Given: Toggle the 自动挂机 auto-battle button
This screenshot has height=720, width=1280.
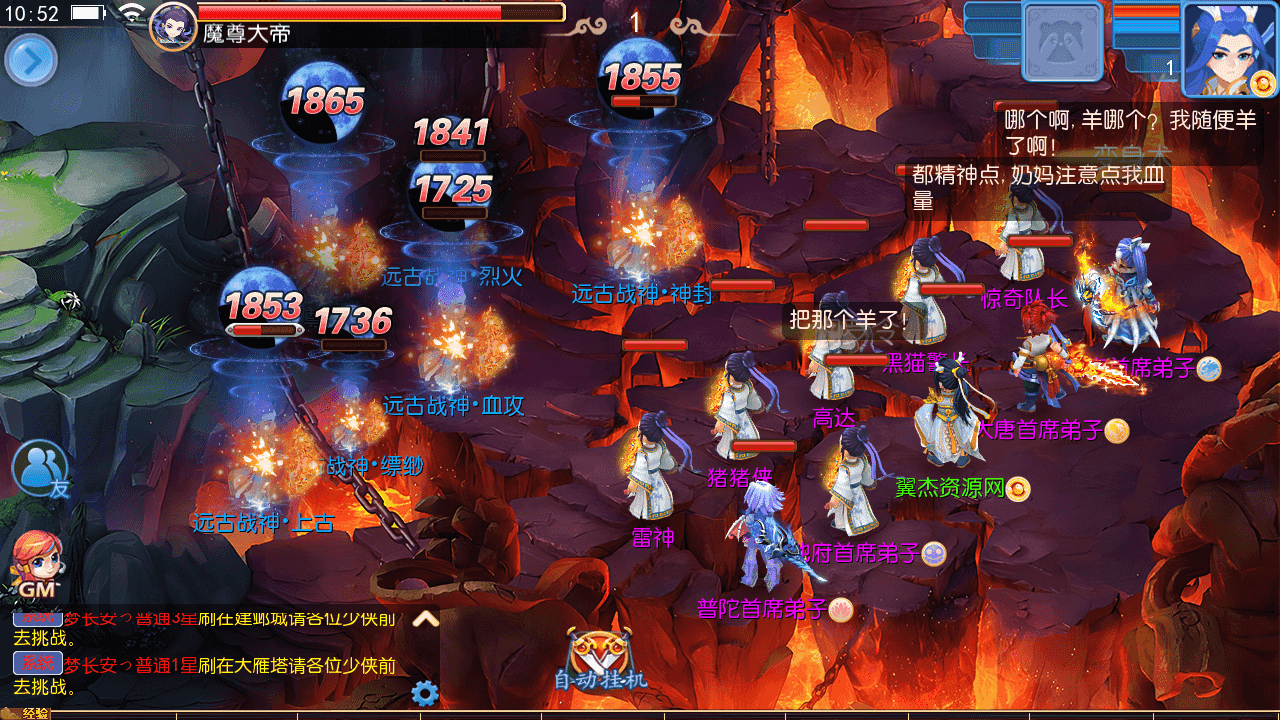Looking at the screenshot, I should tap(600, 660).
